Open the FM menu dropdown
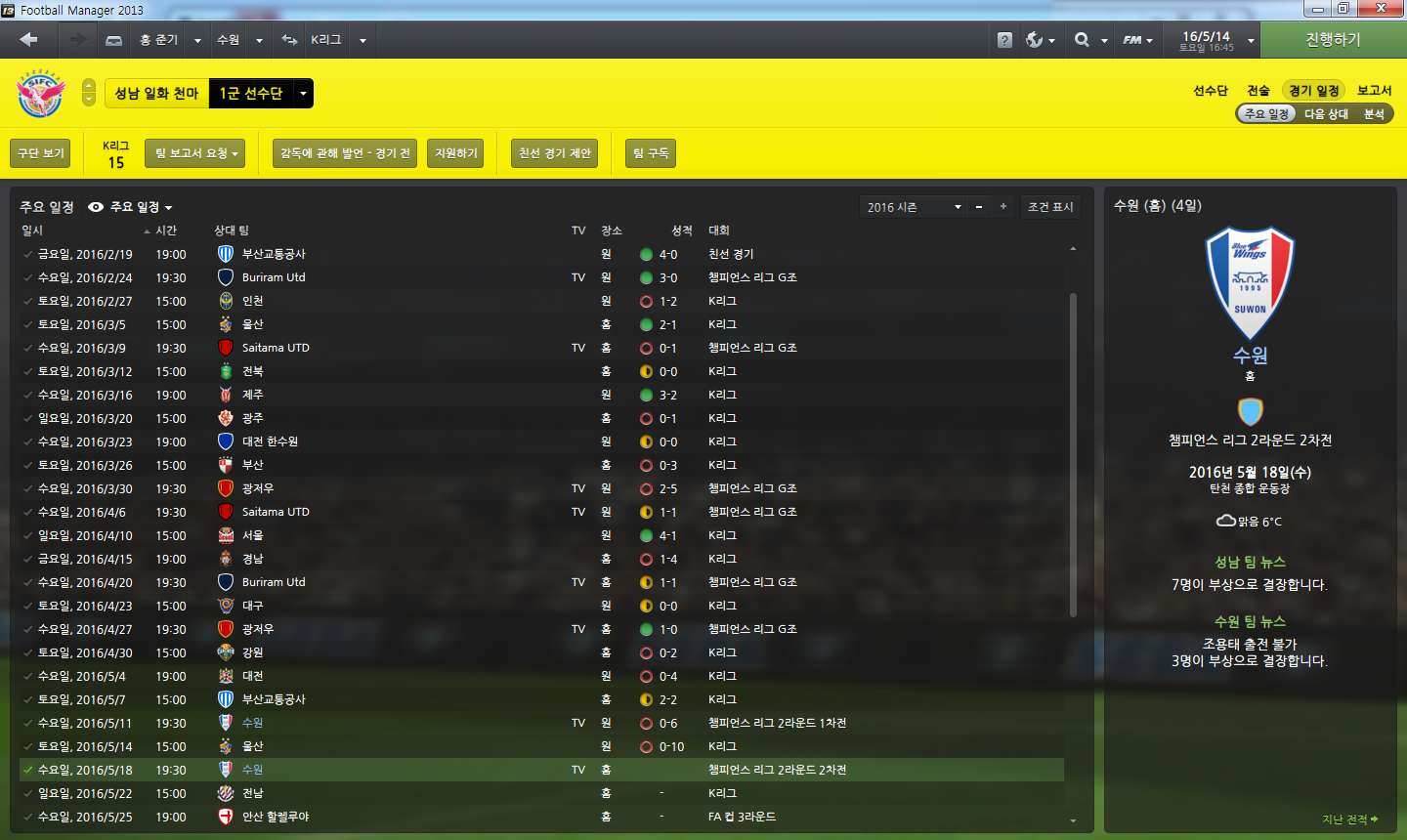Screen dimensions: 1407x840 (x=1137, y=40)
